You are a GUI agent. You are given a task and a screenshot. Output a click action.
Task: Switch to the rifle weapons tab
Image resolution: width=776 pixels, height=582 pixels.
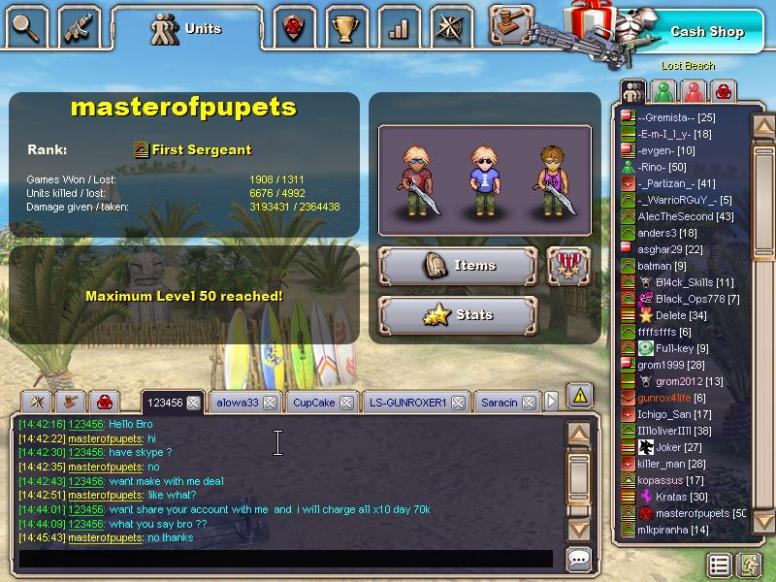click(x=79, y=28)
